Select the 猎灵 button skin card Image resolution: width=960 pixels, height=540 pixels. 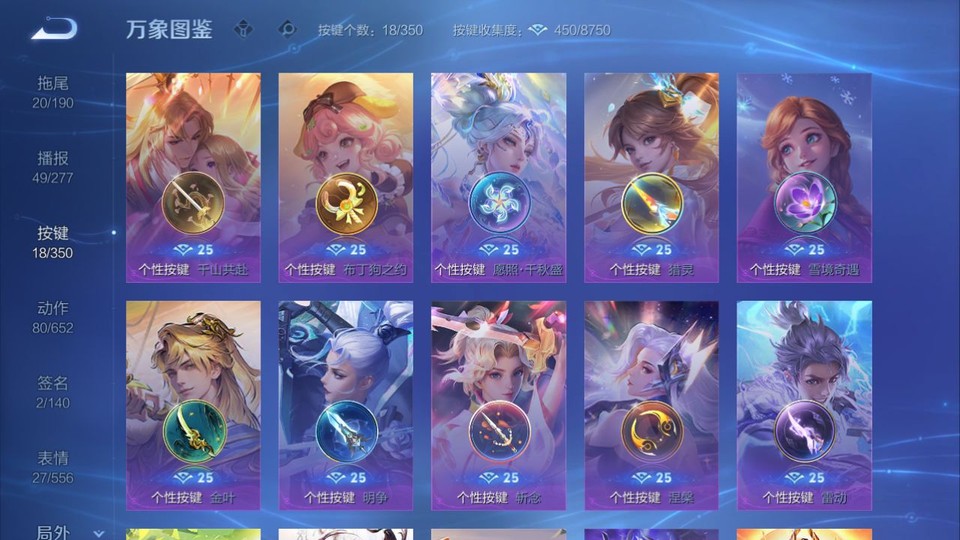pyautogui.click(x=651, y=177)
